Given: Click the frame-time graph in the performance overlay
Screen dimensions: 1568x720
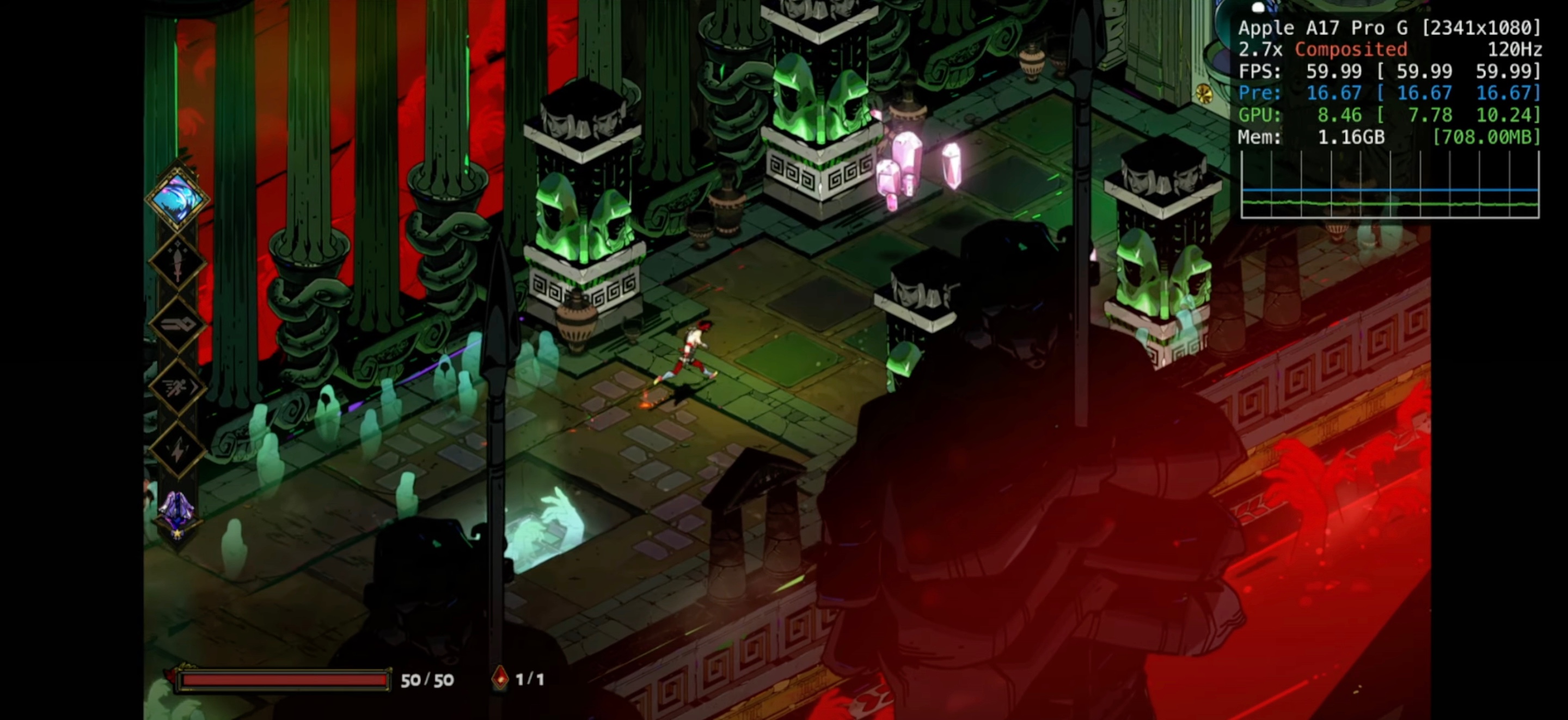Looking at the screenshot, I should pyautogui.click(x=1389, y=185).
